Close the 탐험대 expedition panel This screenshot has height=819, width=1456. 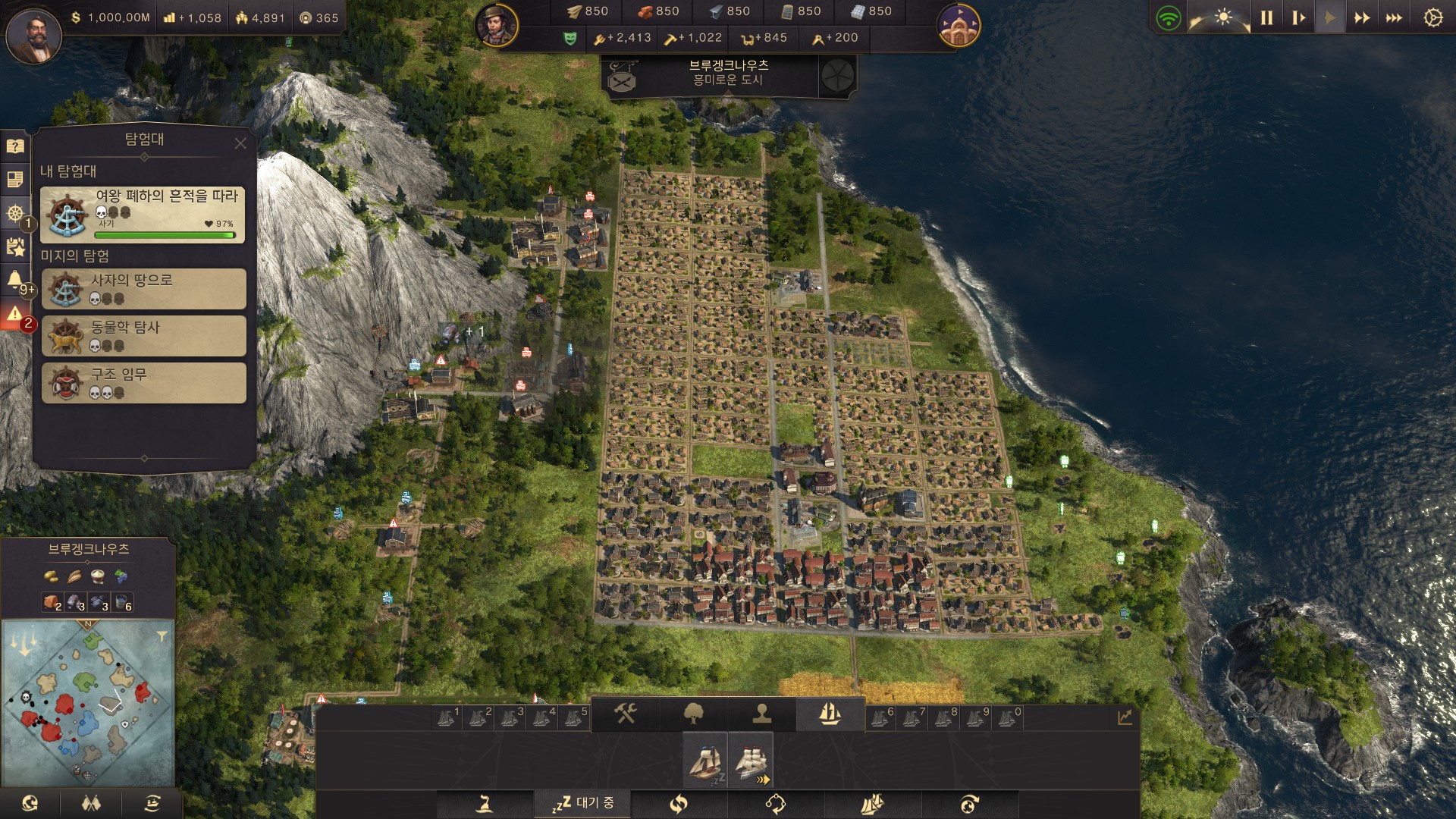pyautogui.click(x=240, y=143)
